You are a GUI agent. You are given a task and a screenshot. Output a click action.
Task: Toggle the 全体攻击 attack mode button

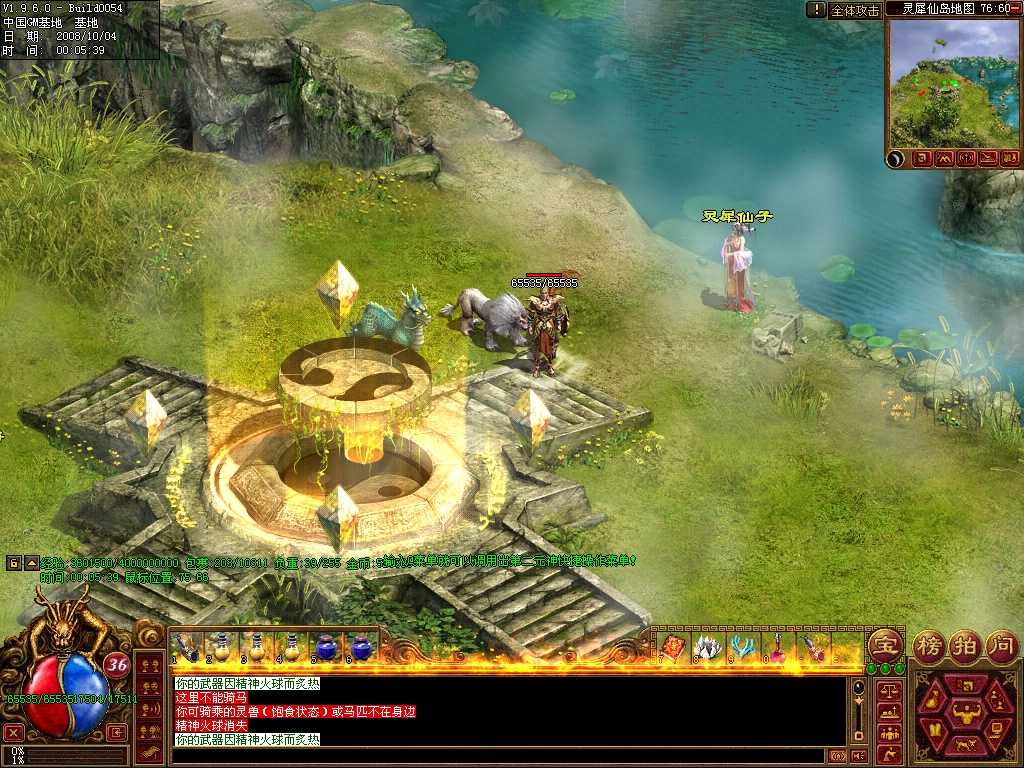(x=856, y=10)
